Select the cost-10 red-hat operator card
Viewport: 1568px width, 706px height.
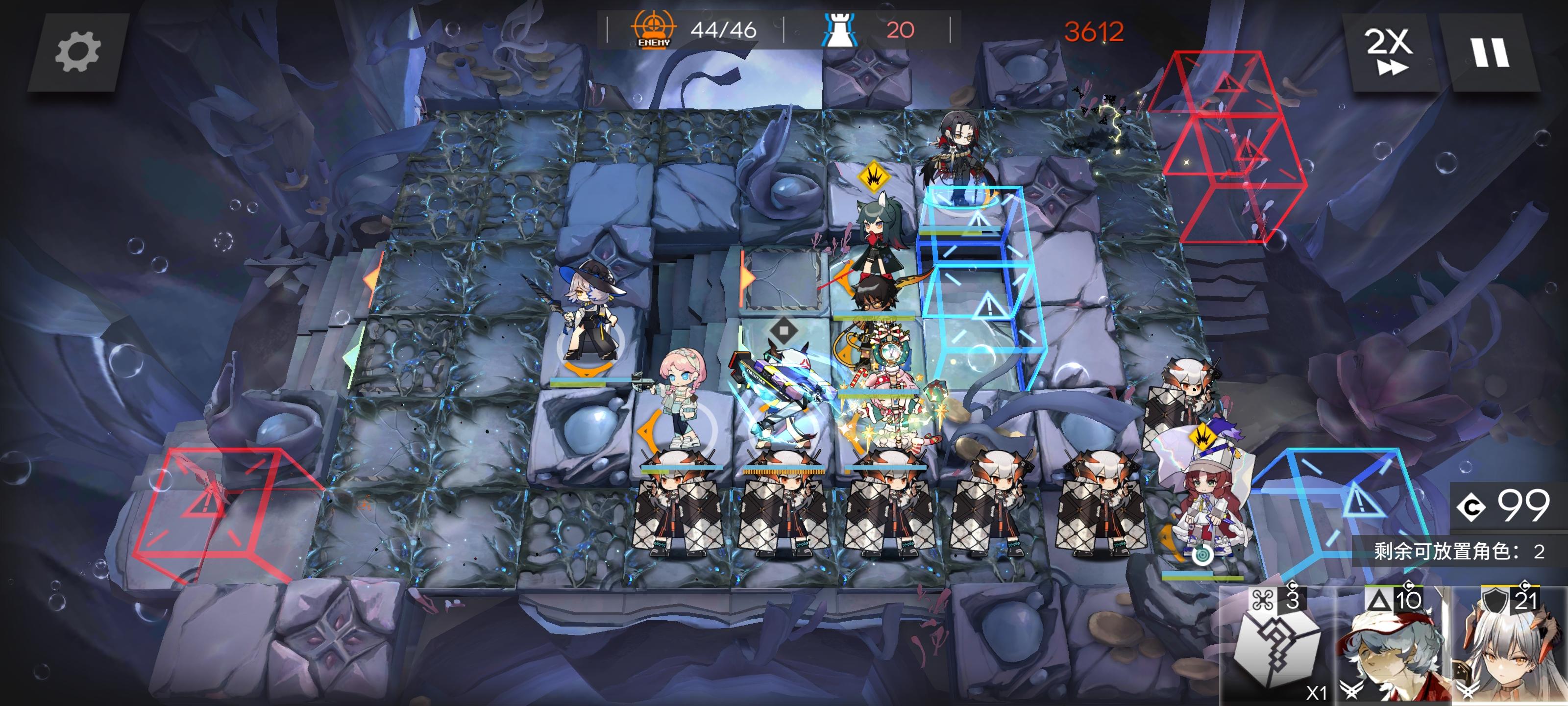pos(1393,650)
